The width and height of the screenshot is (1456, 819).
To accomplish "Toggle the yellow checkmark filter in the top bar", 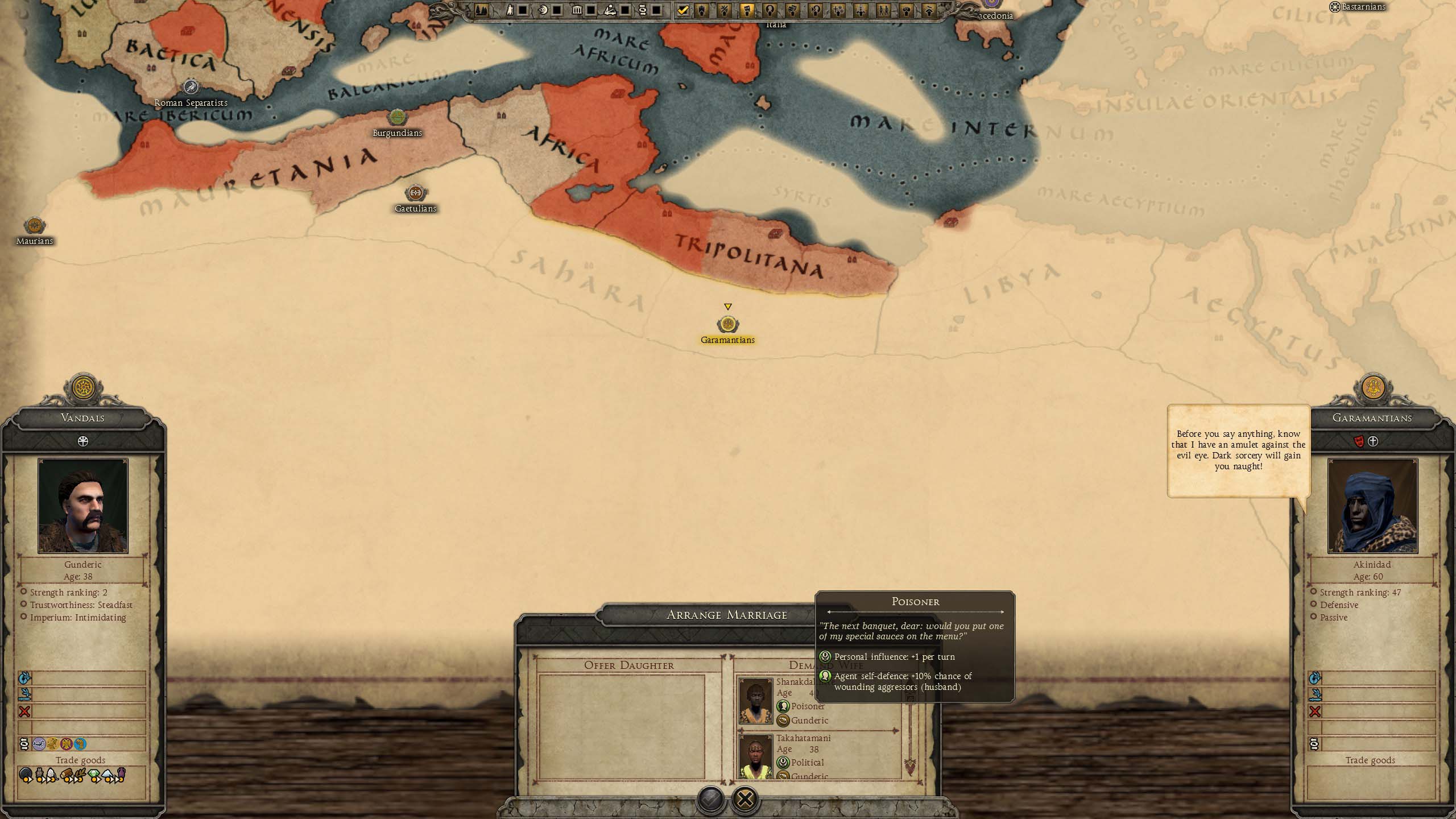I will tap(682, 10).
